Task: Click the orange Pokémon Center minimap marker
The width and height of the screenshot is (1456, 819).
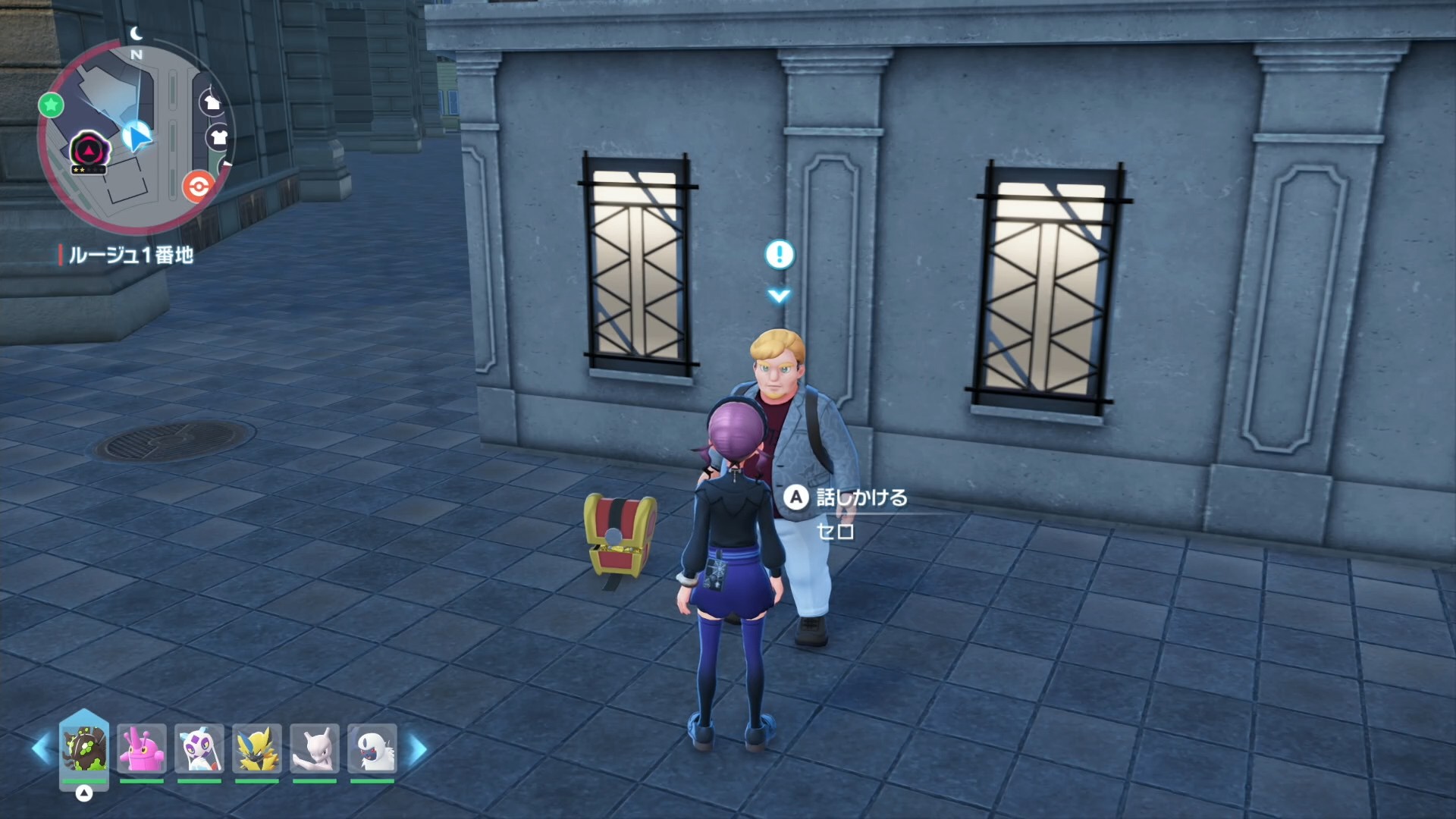Action: tap(198, 185)
